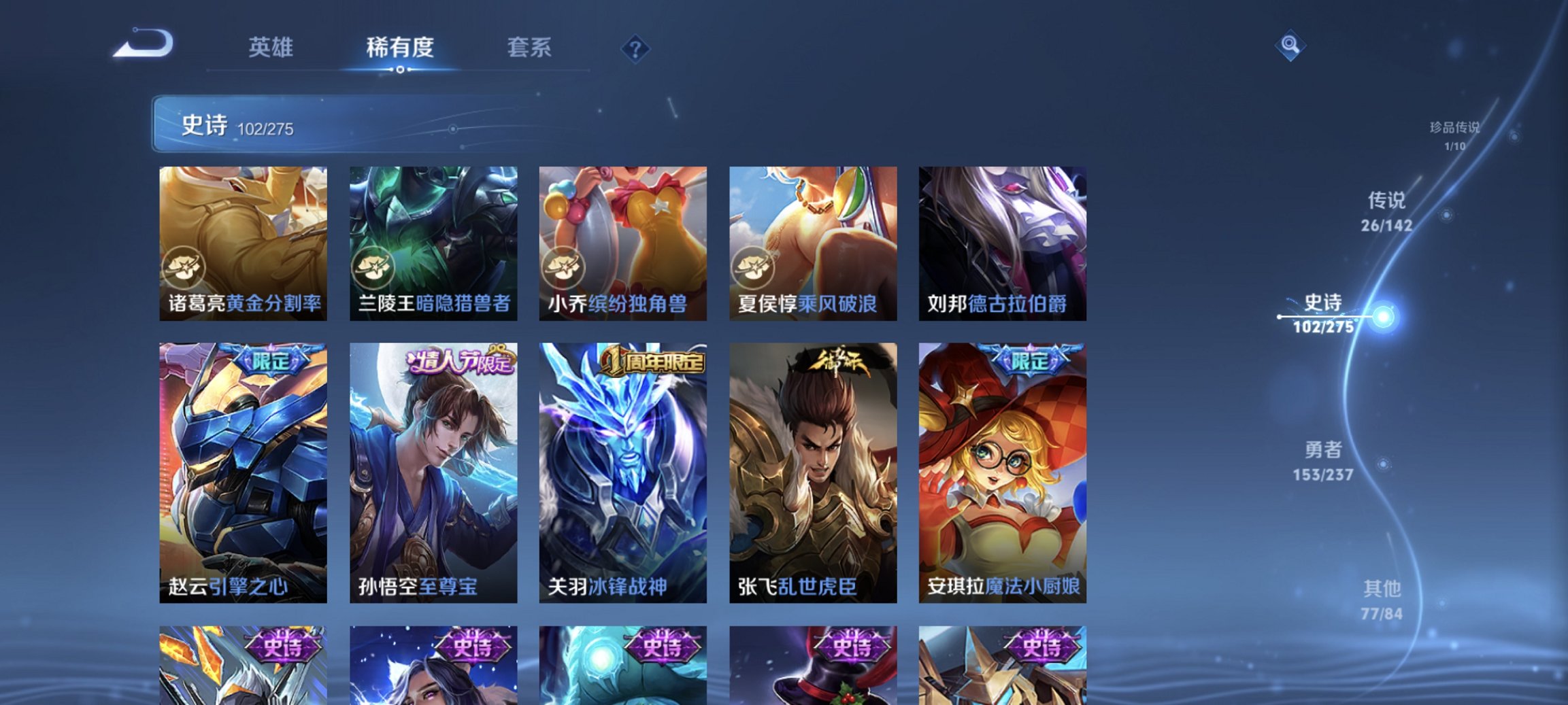This screenshot has width=1568, height=705.
Task: Open the search magnifier at top right
Action: click(1291, 45)
